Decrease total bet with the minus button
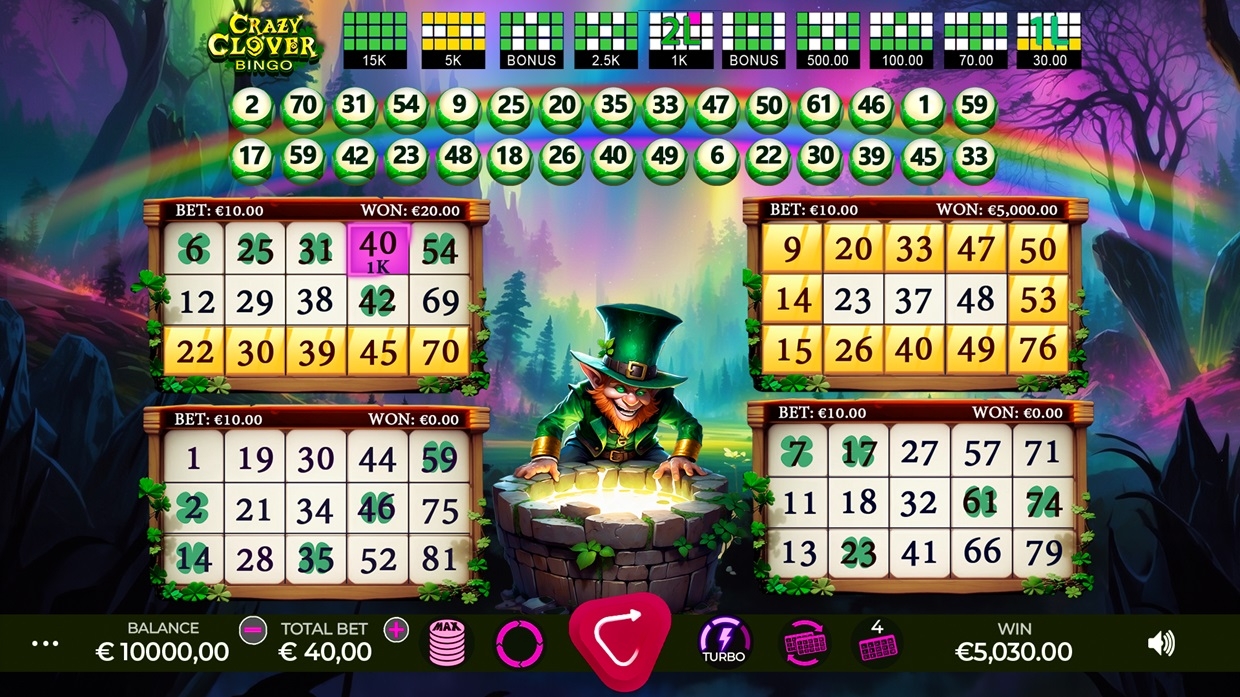Screen dimensions: 1240x697 point(253,630)
